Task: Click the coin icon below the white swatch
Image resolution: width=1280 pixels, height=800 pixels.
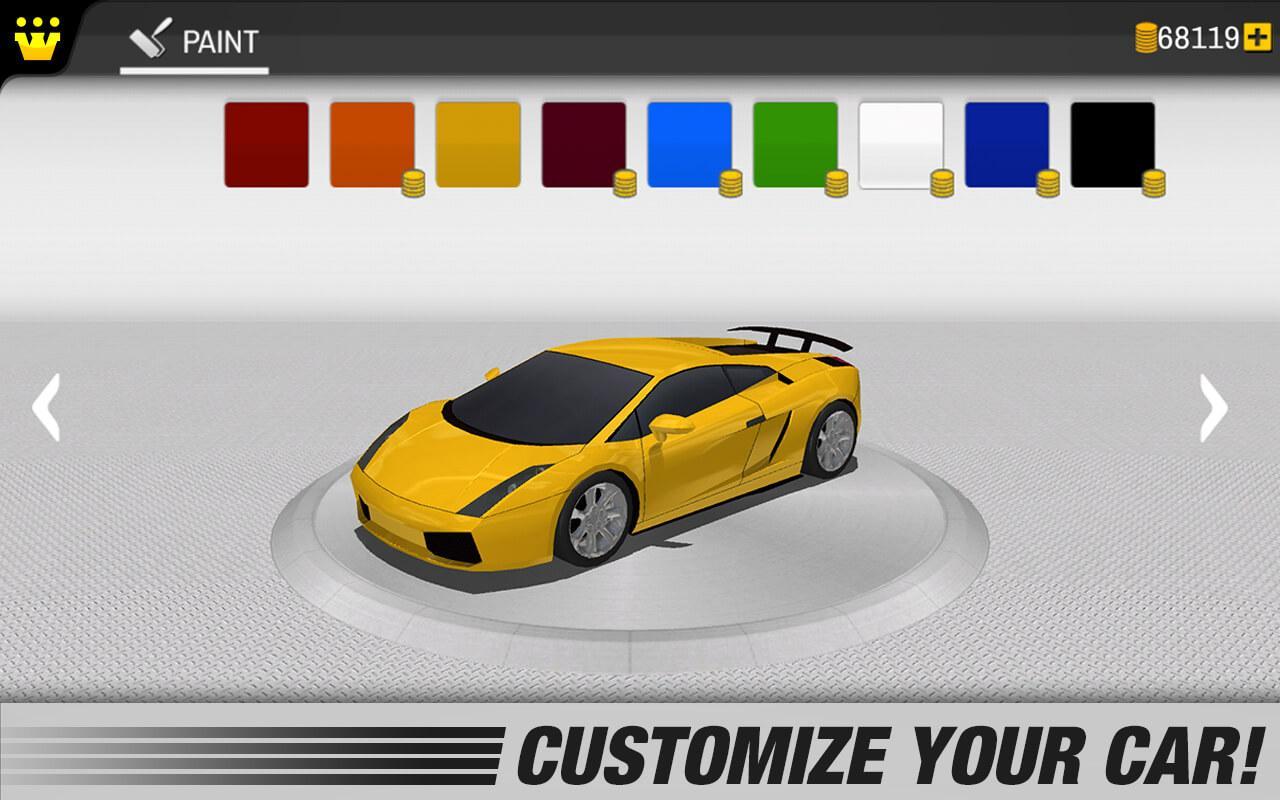Action: click(x=942, y=184)
